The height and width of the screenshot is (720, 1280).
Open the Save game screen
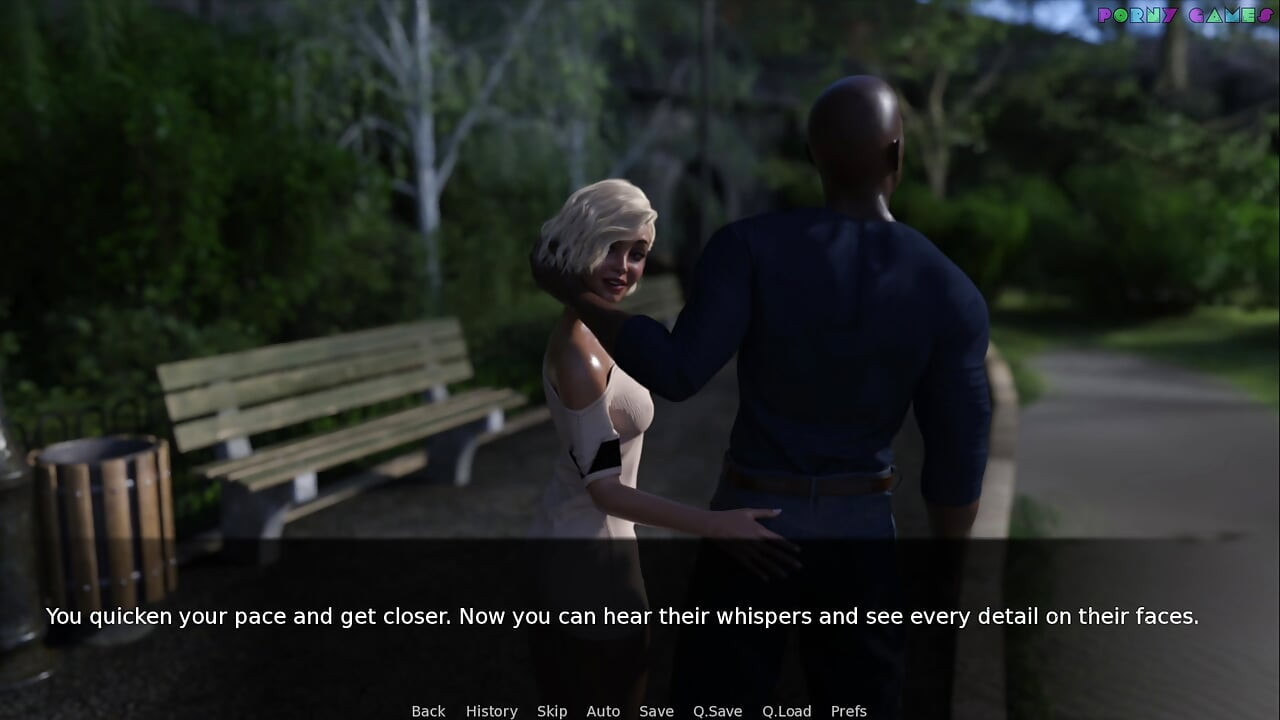656,711
